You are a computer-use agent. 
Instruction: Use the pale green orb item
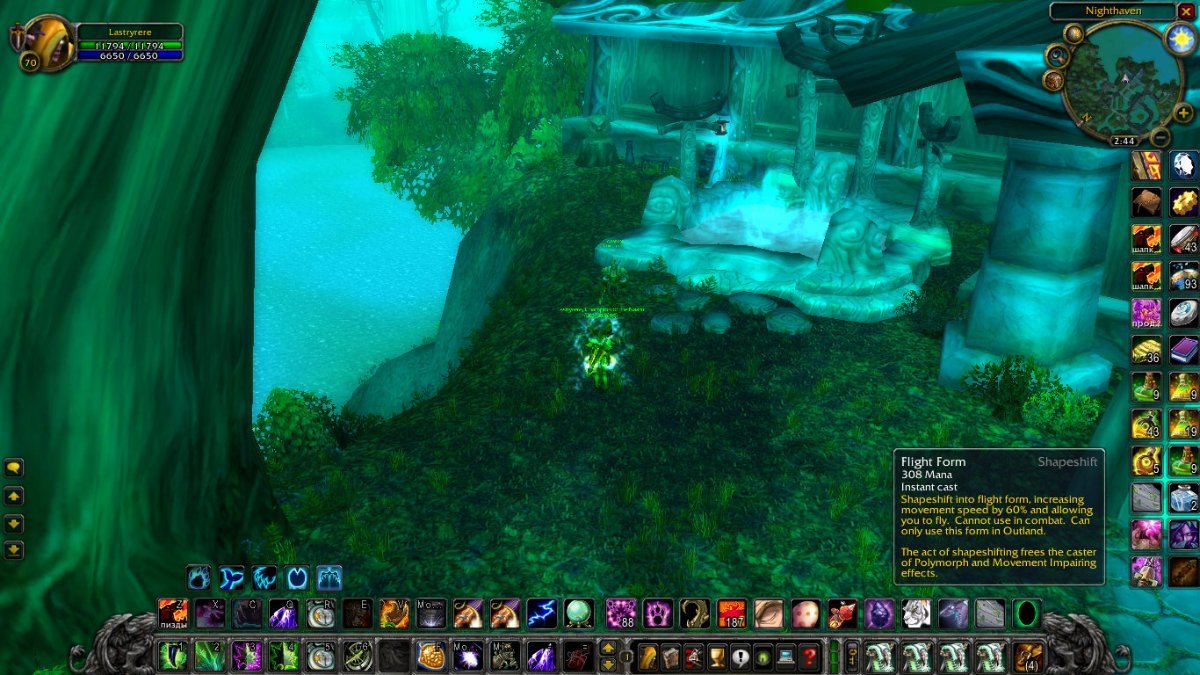(579, 613)
